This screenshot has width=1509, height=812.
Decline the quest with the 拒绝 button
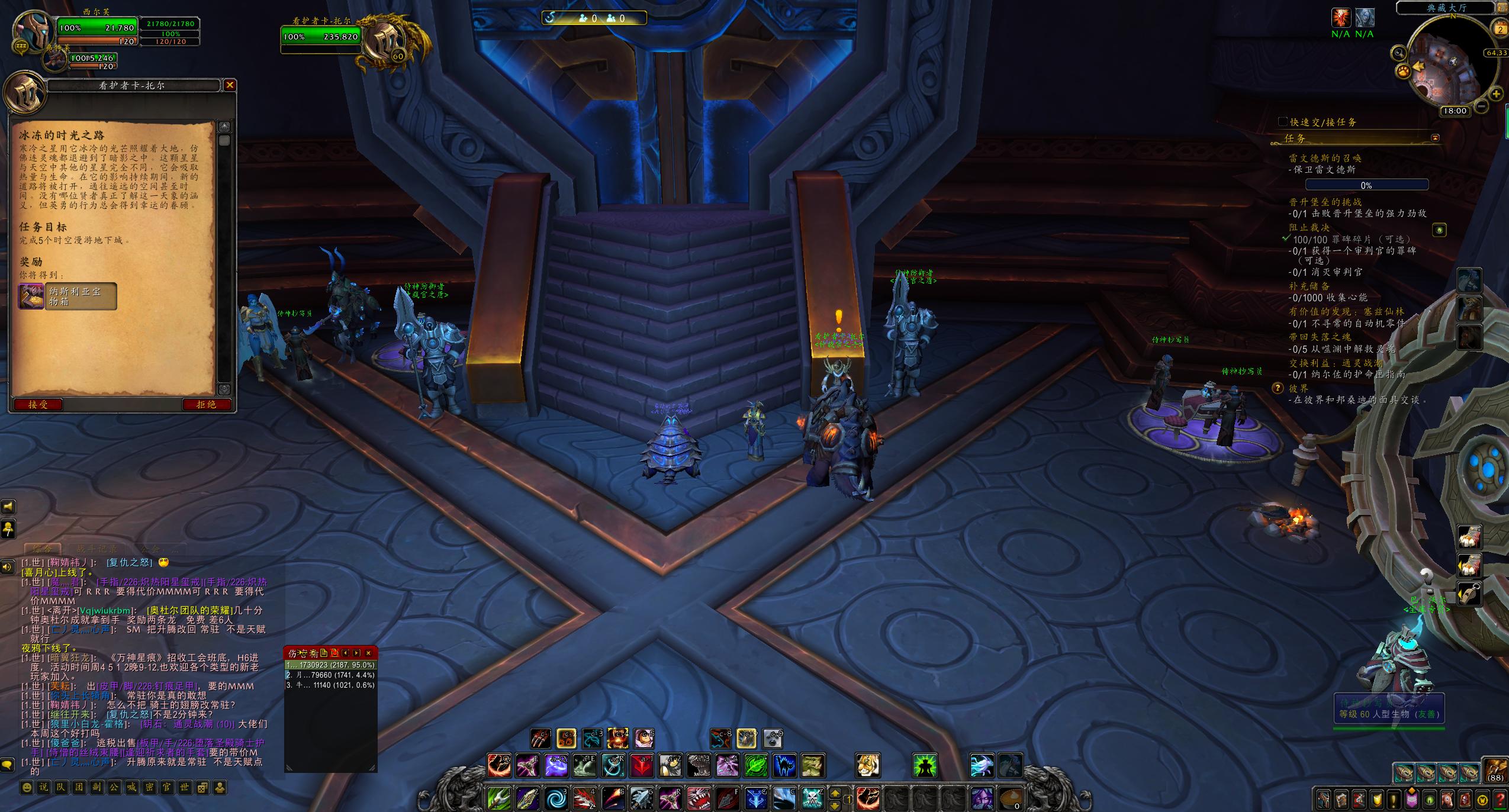pyautogui.click(x=207, y=405)
